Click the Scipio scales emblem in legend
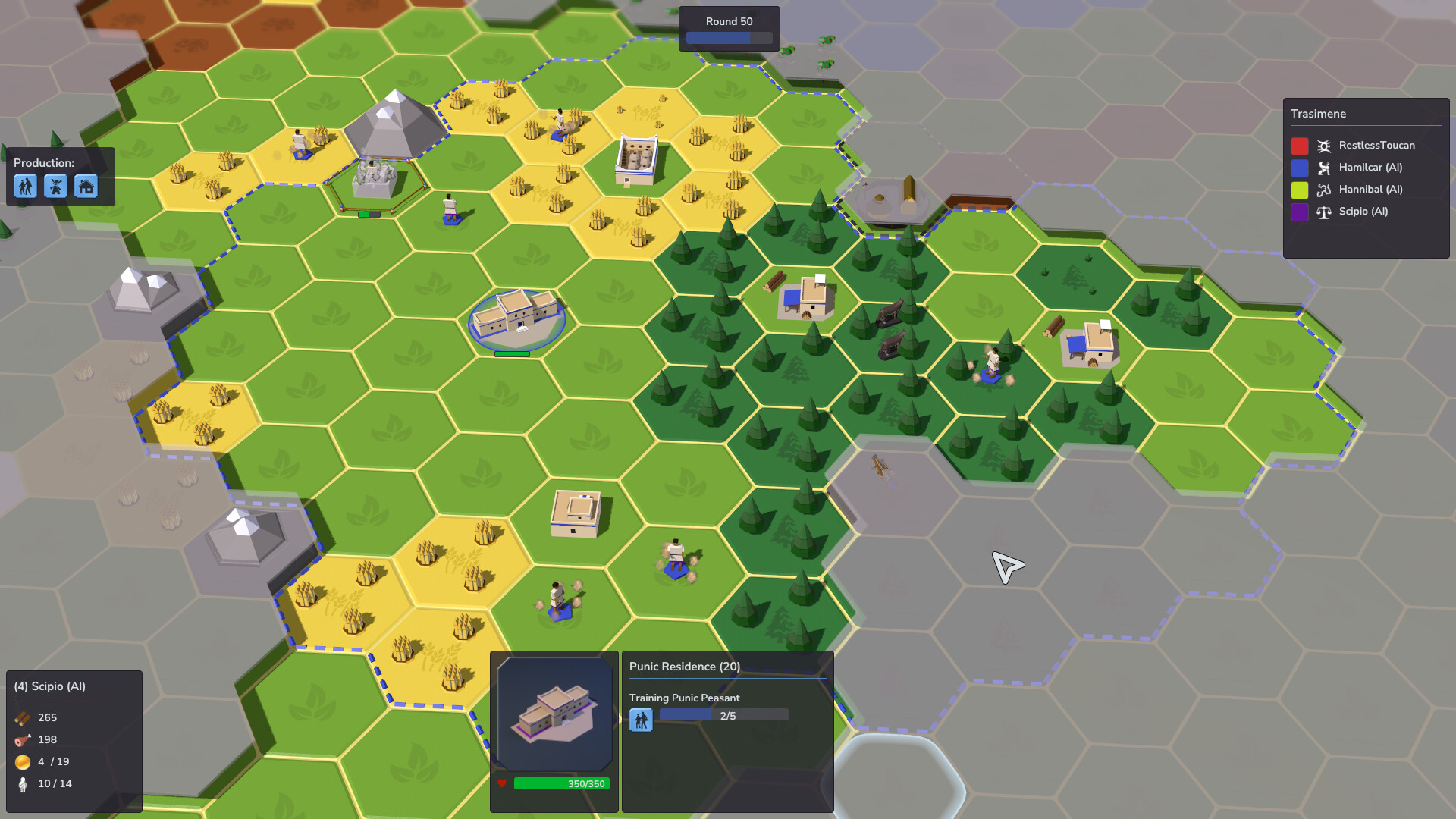The width and height of the screenshot is (1456, 819). (x=1323, y=212)
